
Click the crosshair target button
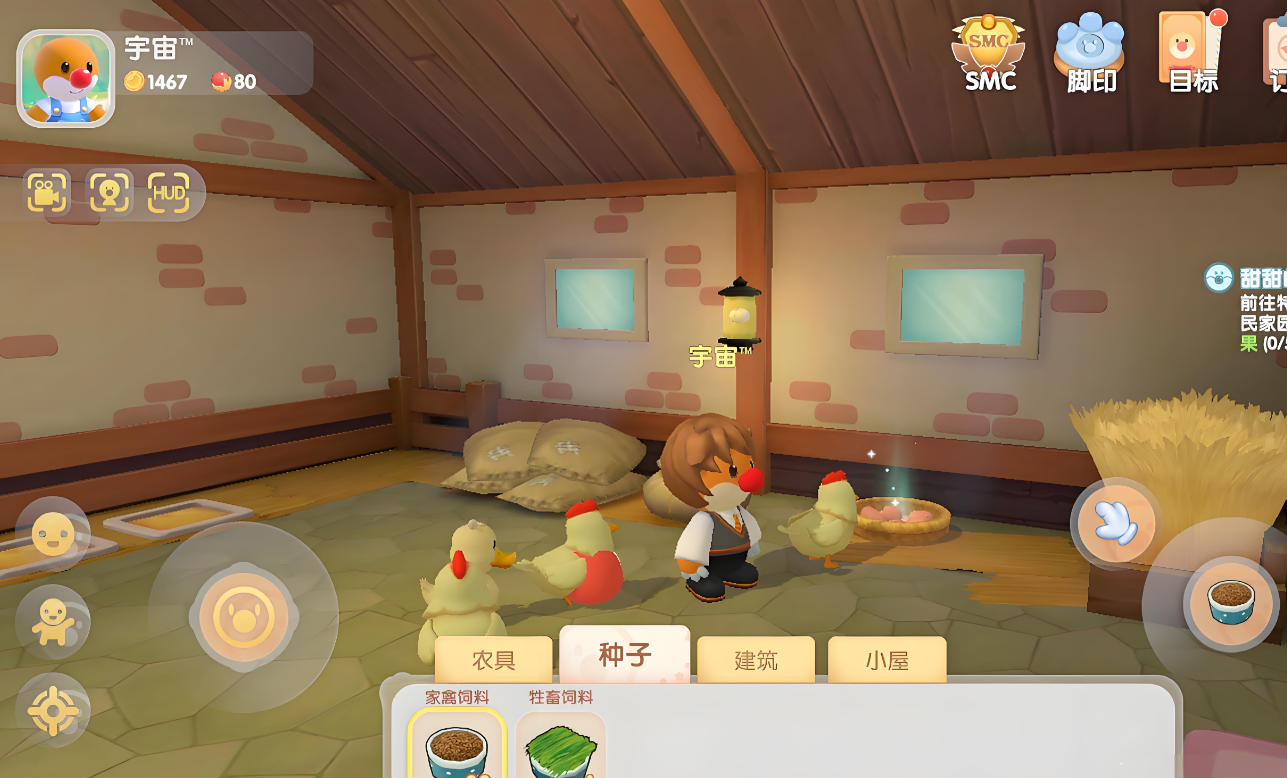[53, 711]
